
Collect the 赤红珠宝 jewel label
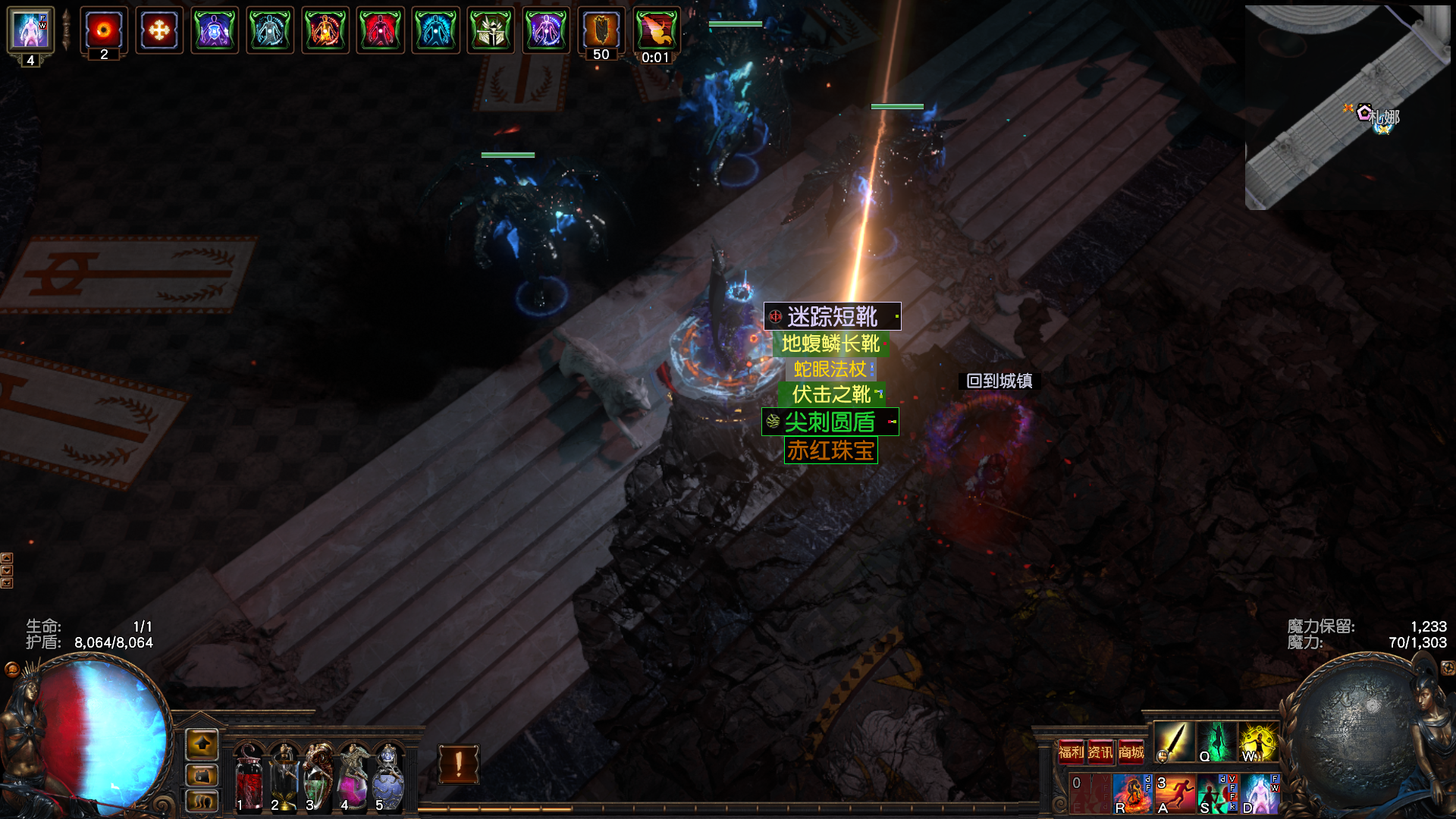pos(830,450)
